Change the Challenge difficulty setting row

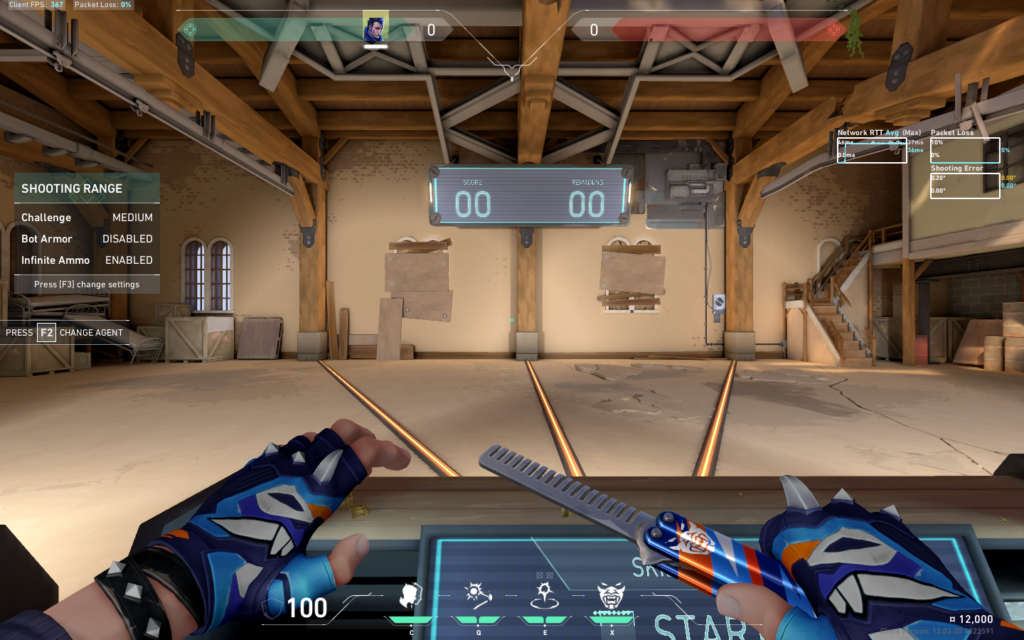click(87, 217)
